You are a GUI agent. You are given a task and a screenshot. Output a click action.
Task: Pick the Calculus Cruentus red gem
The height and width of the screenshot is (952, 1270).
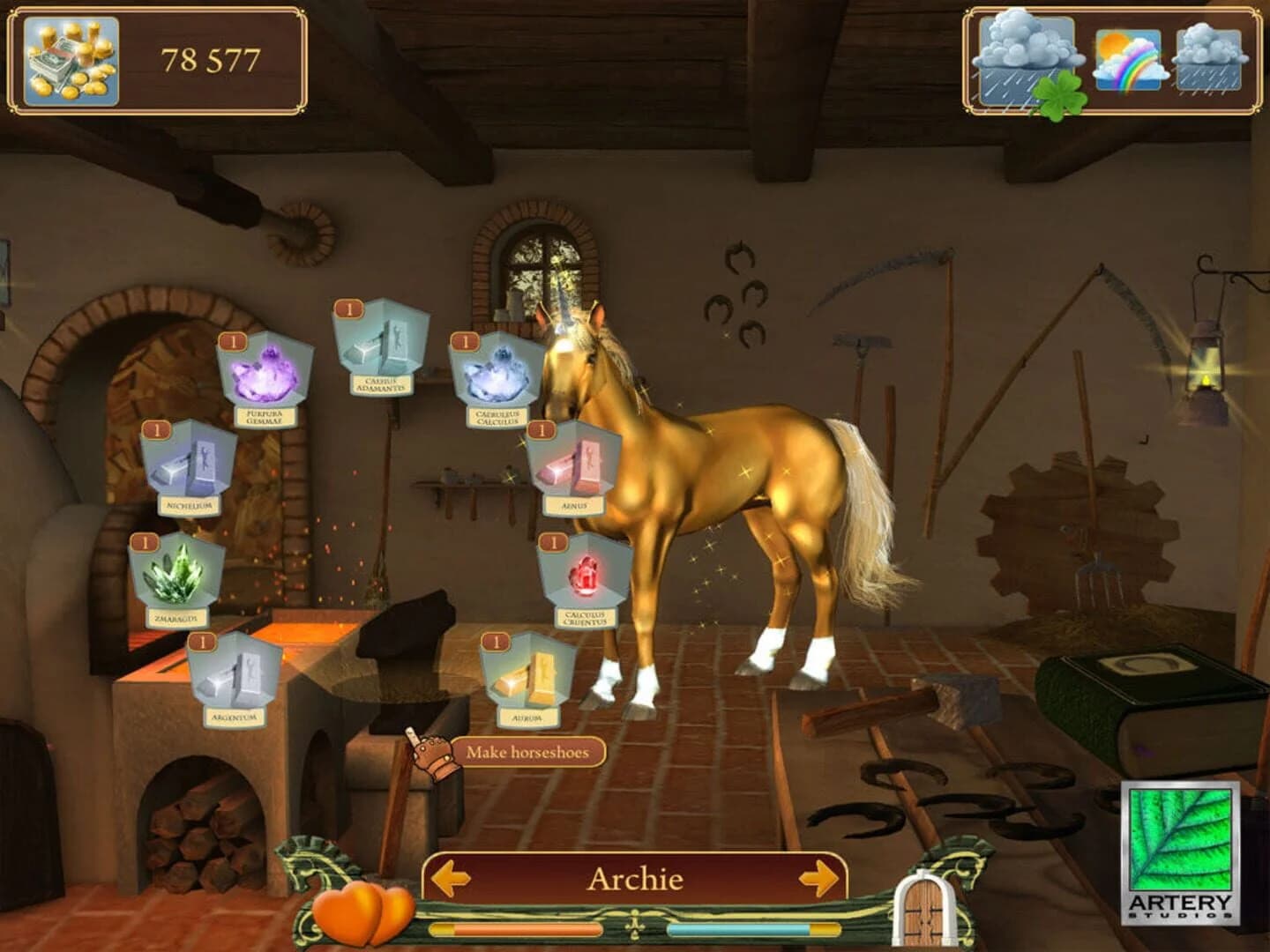(586, 573)
